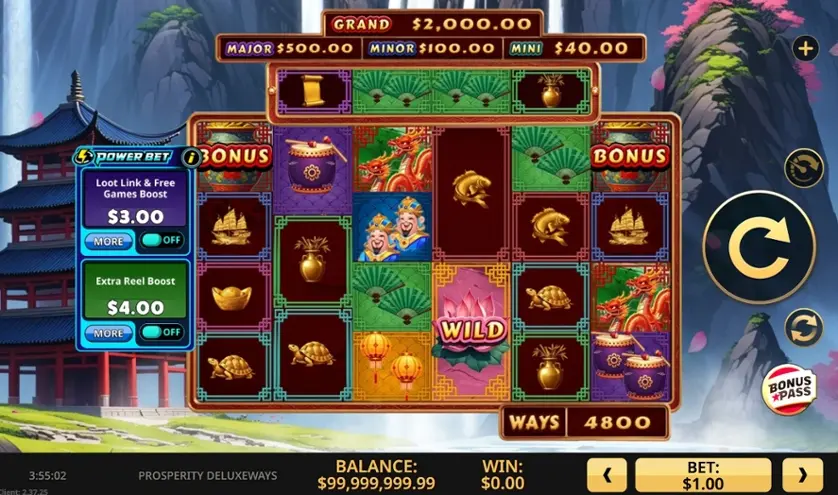The image size is (838, 495).
Task: Toggle the Loot Link & Free Games Boost
Action: tap(161, 241)
